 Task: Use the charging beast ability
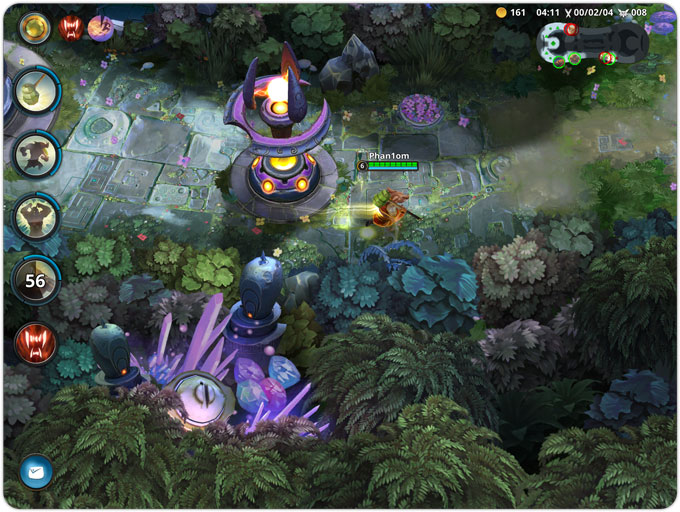pos(35,153)
